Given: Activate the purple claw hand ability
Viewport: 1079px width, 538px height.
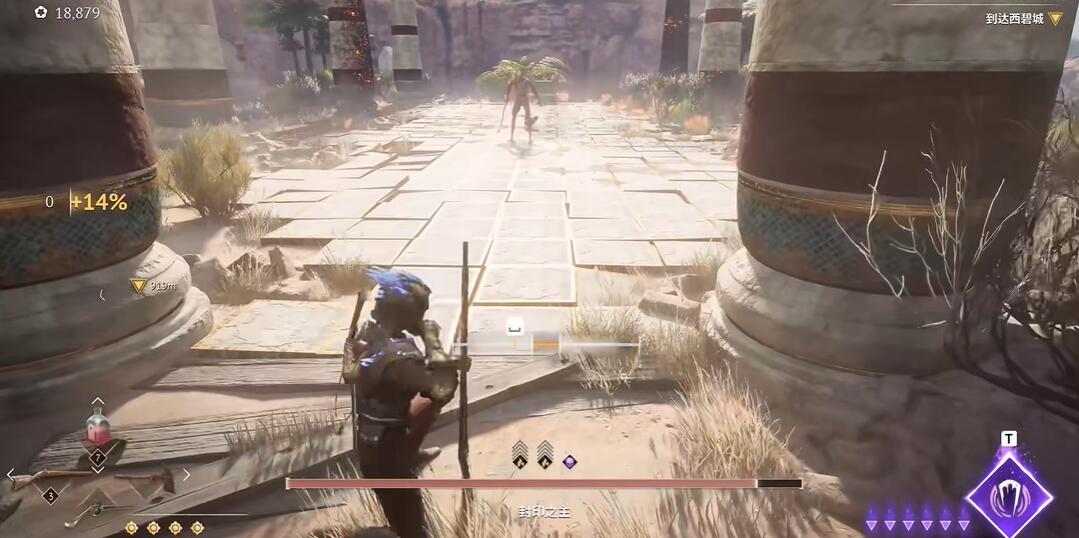Looking at the screenshot, I should point(1009,495).
